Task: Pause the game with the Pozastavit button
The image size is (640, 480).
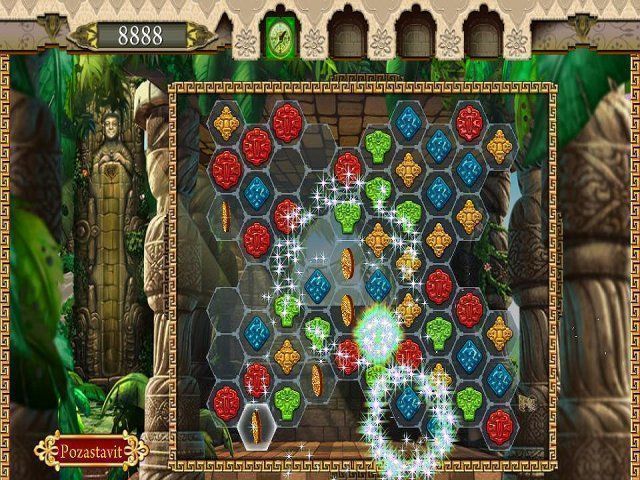Action: click(90, 449)
